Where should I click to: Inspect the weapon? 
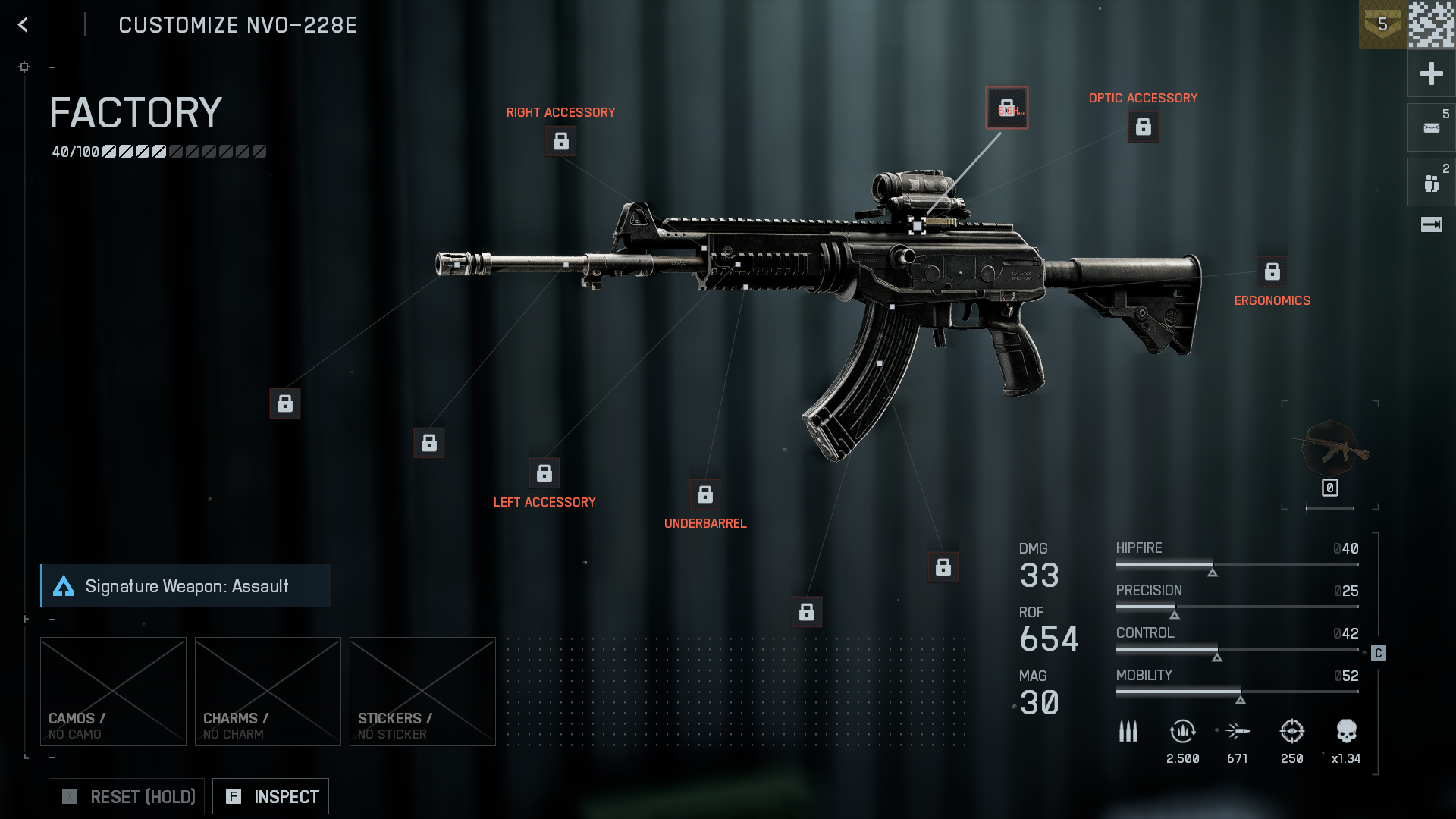coord(271,796)
